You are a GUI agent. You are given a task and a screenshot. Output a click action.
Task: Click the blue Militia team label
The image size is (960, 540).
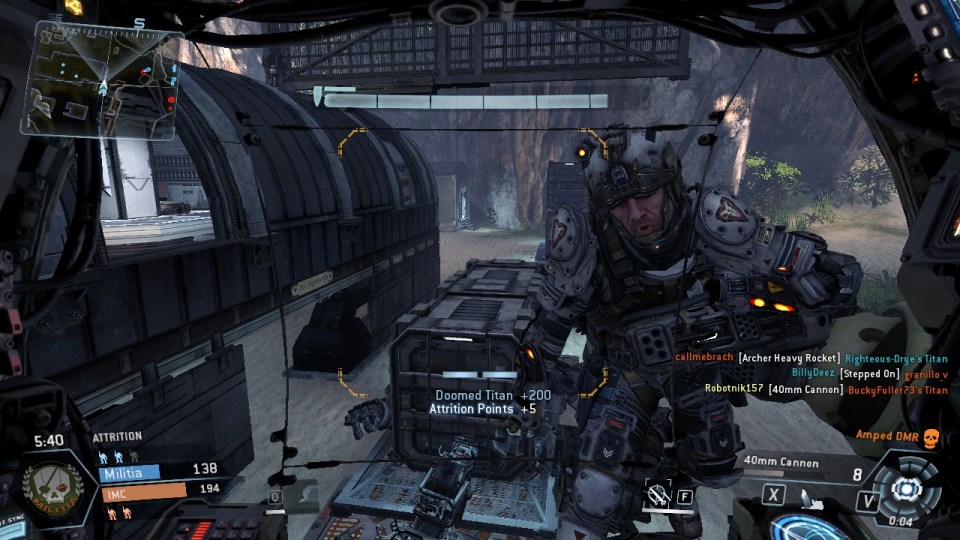[x=128, y=473]
